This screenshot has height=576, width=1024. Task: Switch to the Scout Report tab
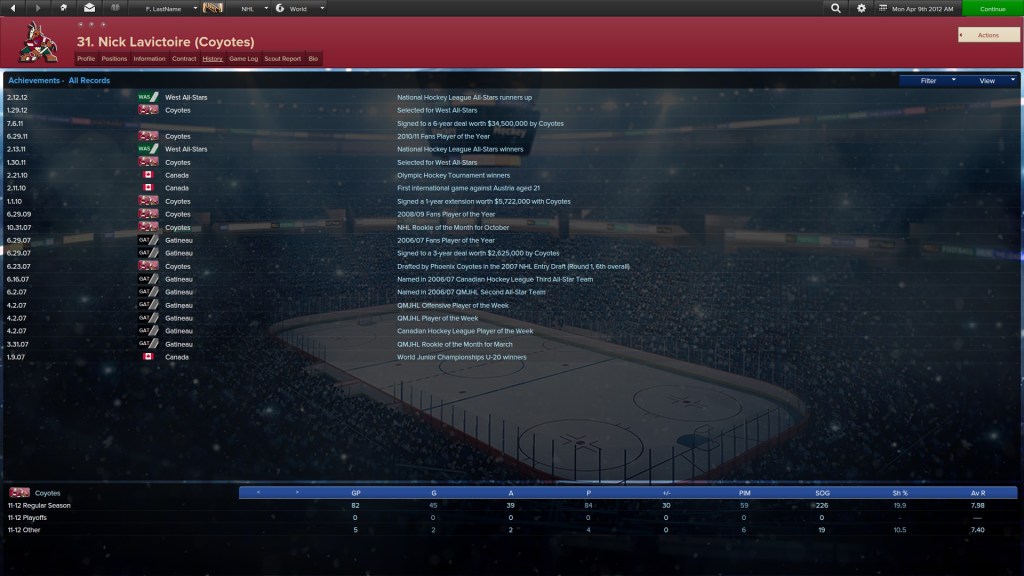[x=282, y=59]
